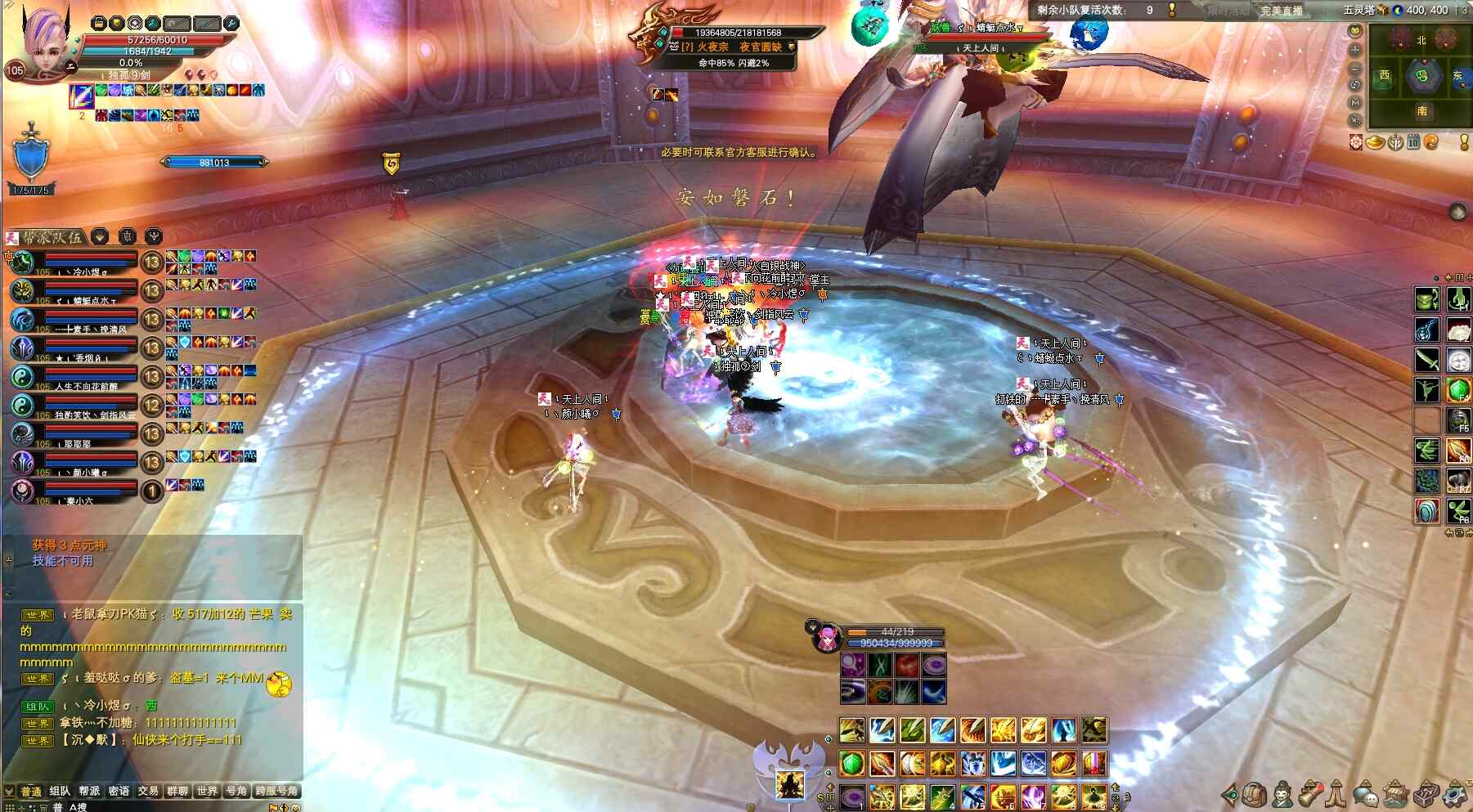Screen dimensions: 1473x812
Task: Open the speech-bubble social icon
Action: (1365, 793)
